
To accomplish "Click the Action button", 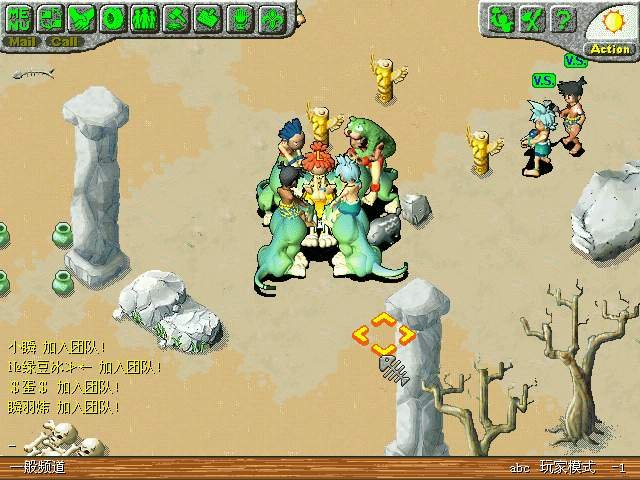I will (609, 48).
